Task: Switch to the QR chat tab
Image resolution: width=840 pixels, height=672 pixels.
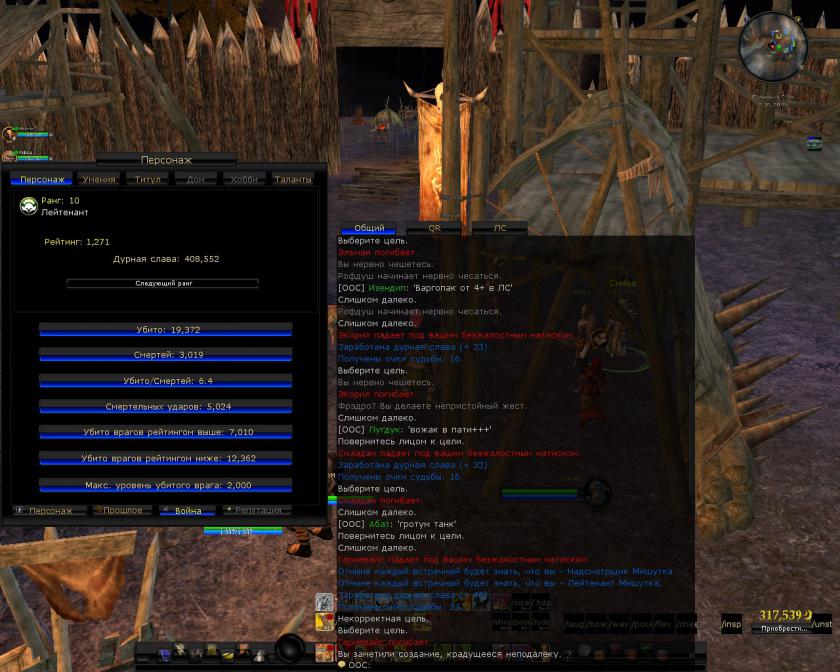Action: tap(434, 228)
